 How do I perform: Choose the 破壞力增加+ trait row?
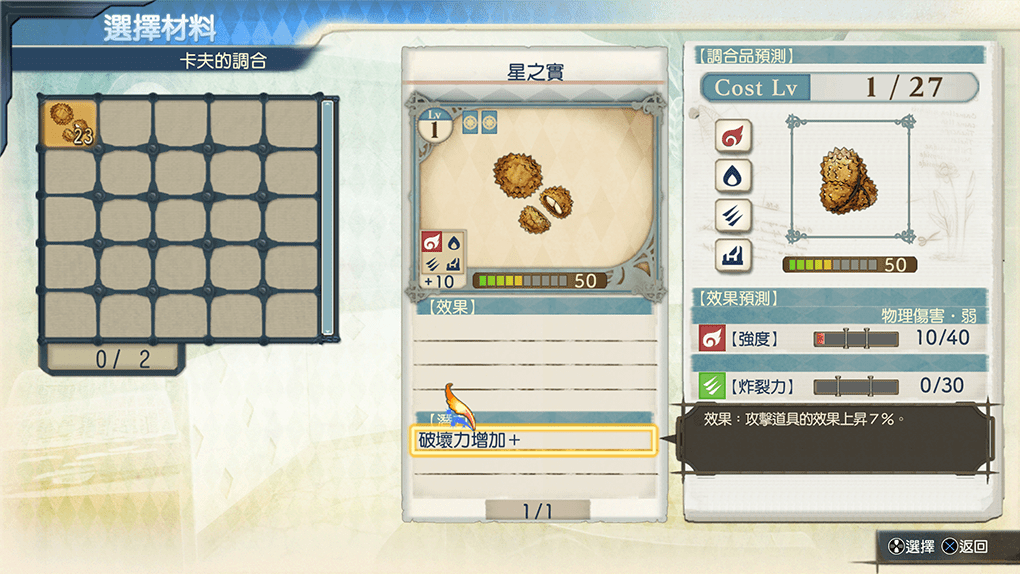[533, 440]
